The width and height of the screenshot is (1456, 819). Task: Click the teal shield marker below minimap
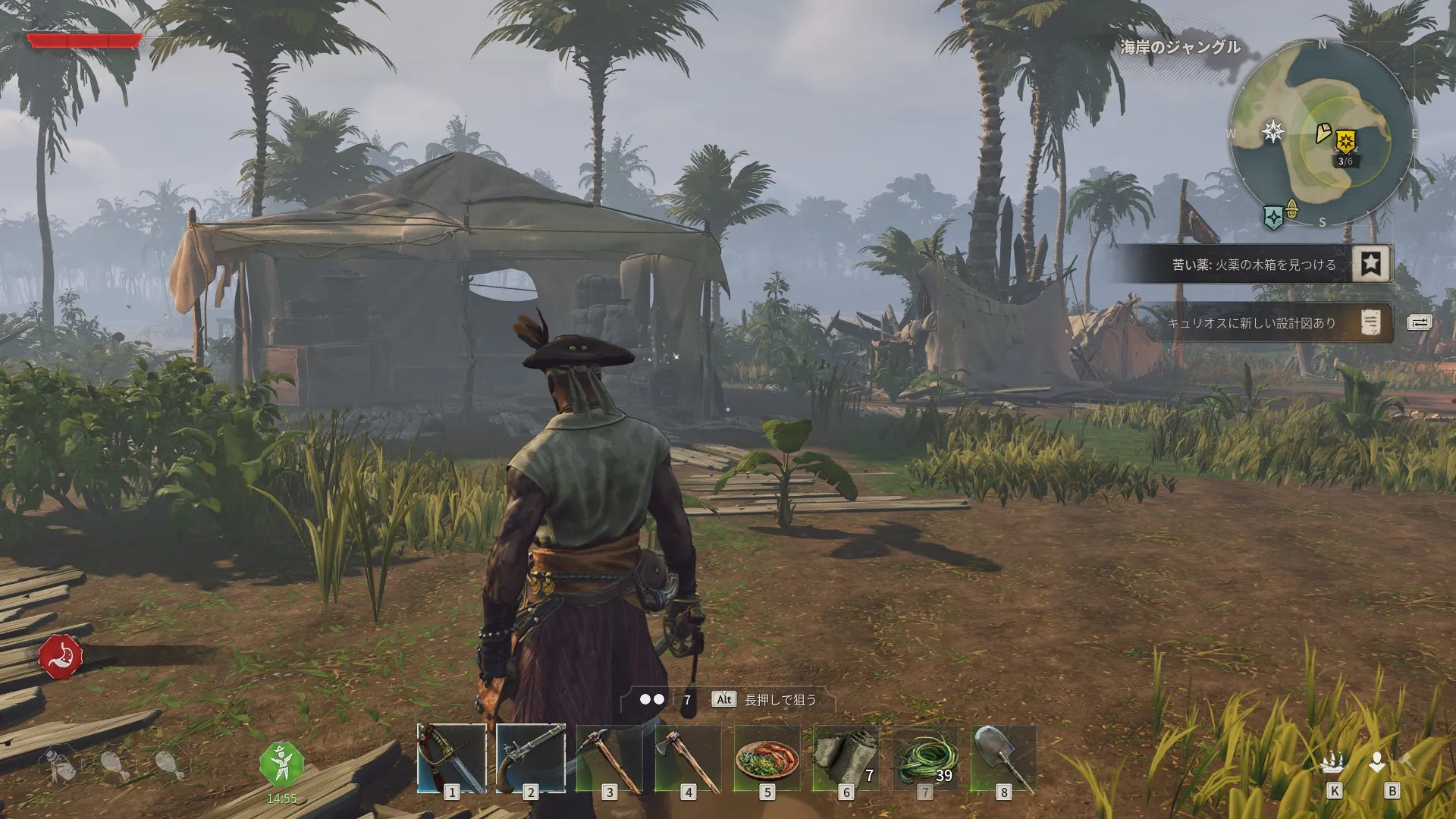1274,218
